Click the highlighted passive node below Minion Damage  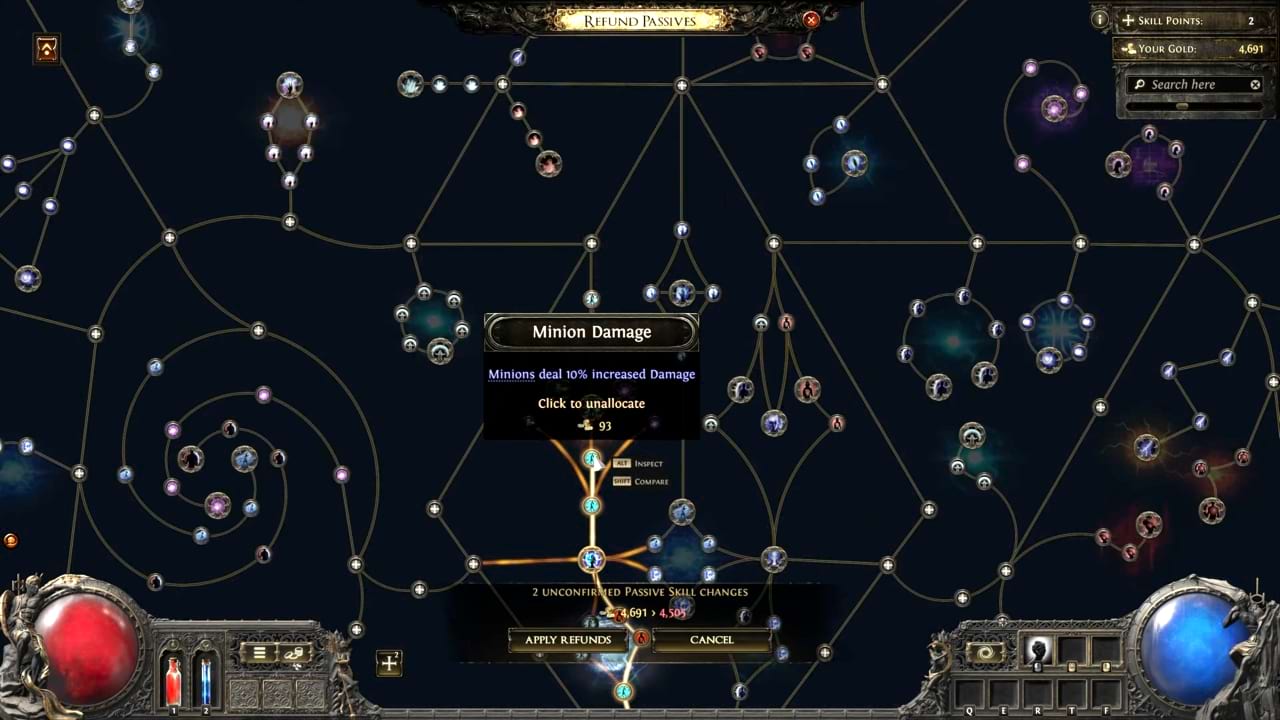[x=592, y=506]
